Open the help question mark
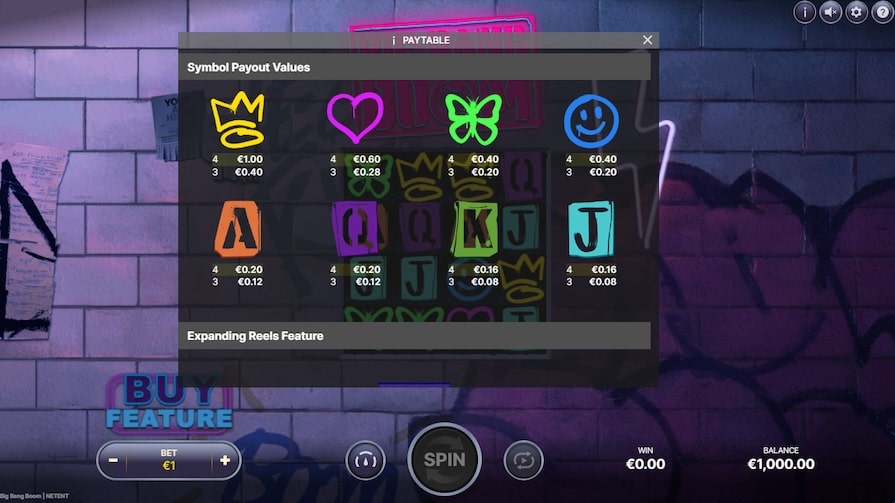The image size is (895, 503). [x=882, y=12]
